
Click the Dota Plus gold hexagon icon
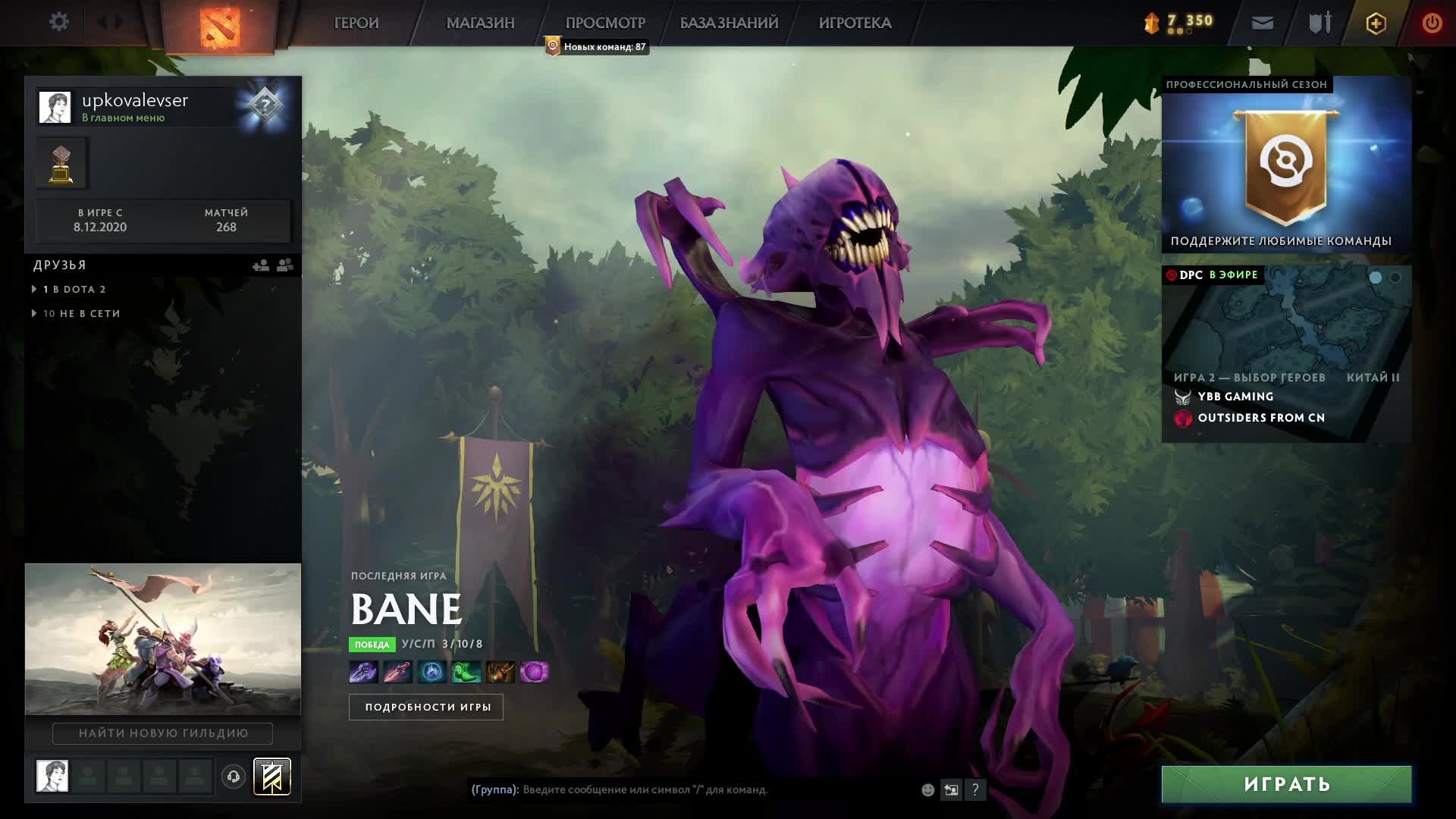[x=1376, y=23]
